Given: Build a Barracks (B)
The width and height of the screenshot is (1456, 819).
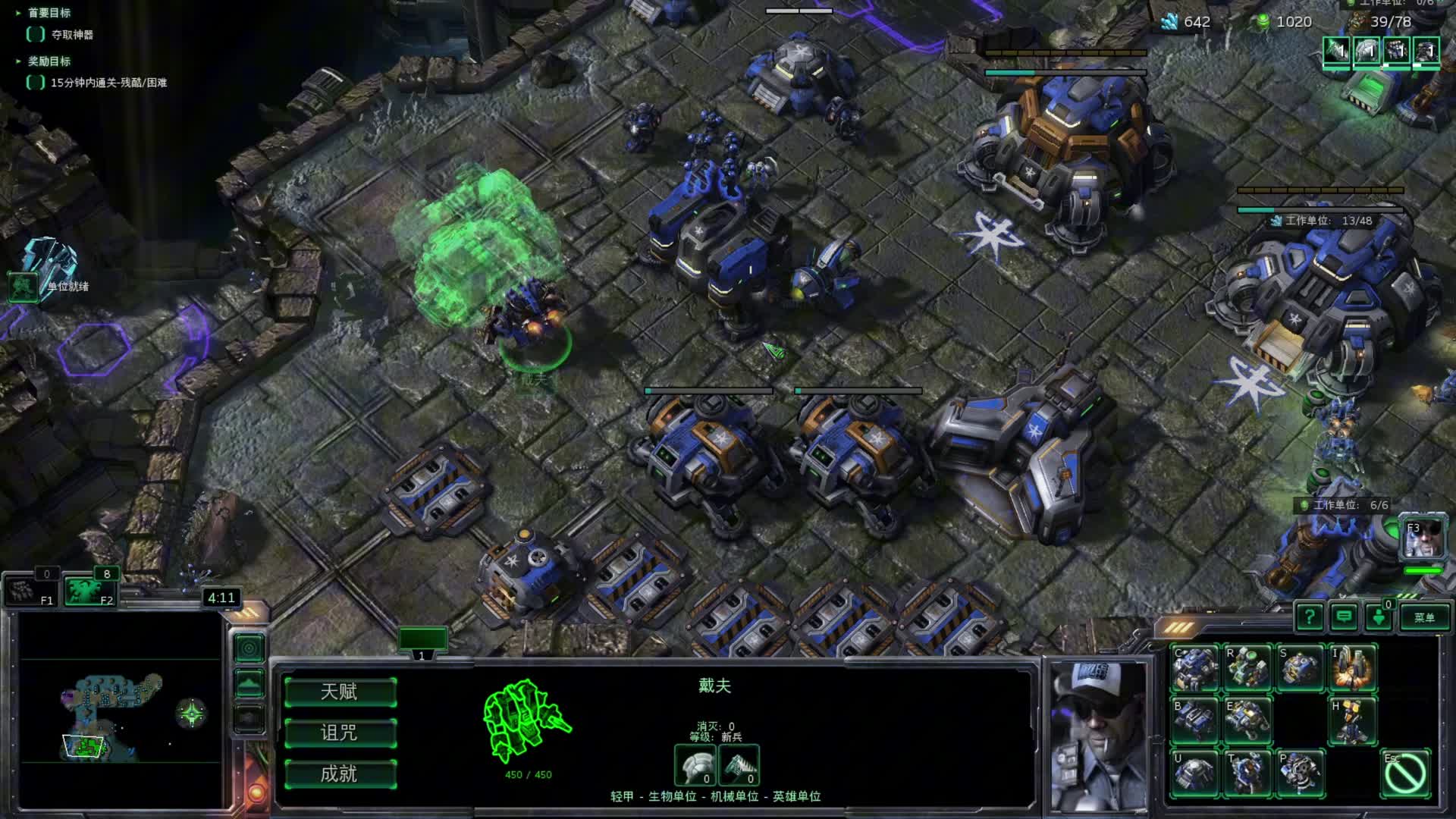Looking at the screenshot, I should point(1194,720).
